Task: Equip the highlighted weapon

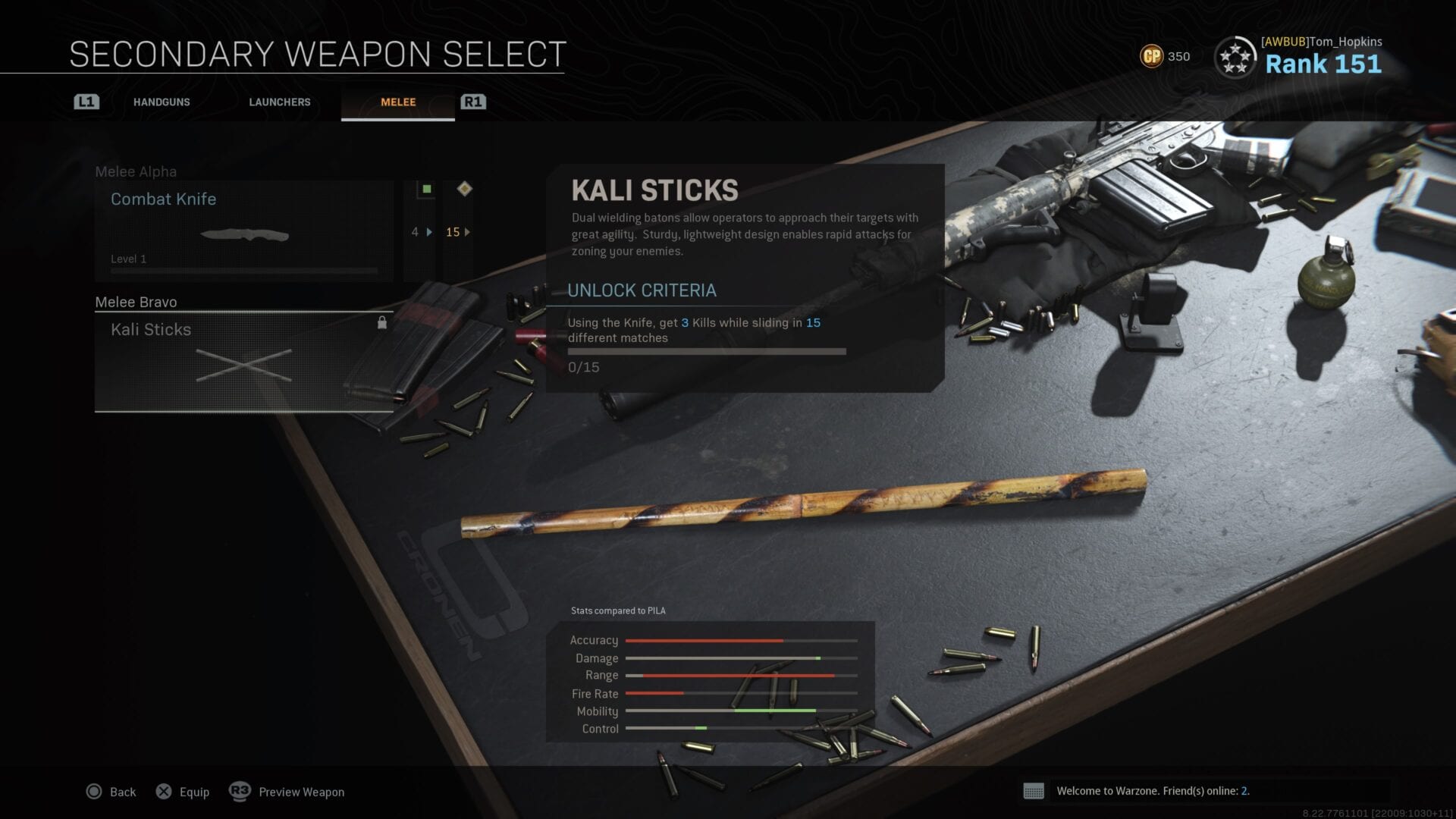Action: click(x=183, y=792)
